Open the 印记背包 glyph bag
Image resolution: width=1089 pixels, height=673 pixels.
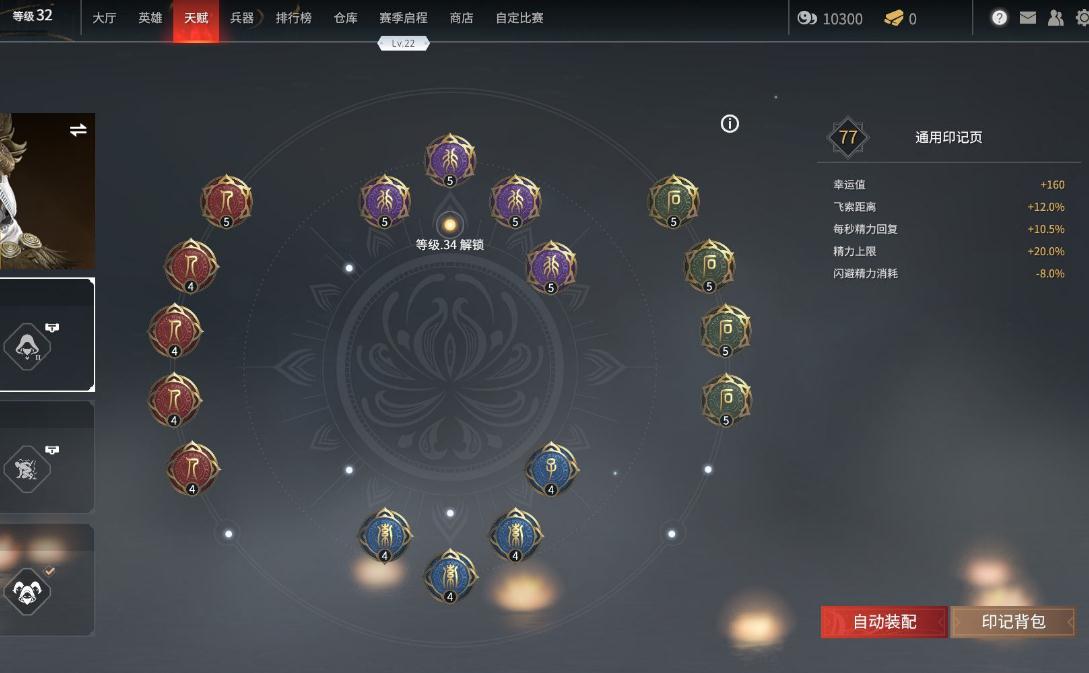point(1012,622)
